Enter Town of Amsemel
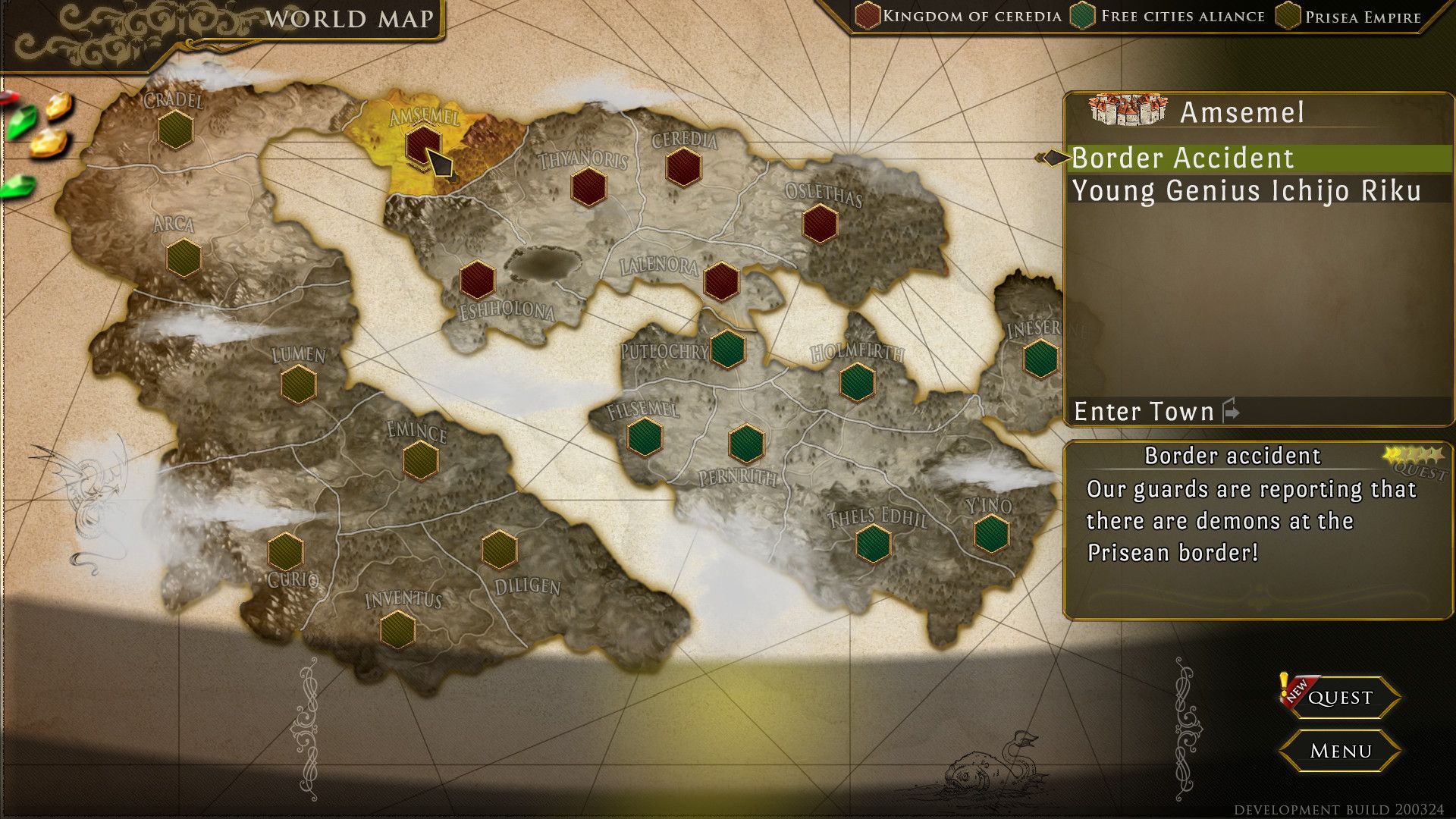This screenshot has width=1456, height=819. pos(1145,411)
